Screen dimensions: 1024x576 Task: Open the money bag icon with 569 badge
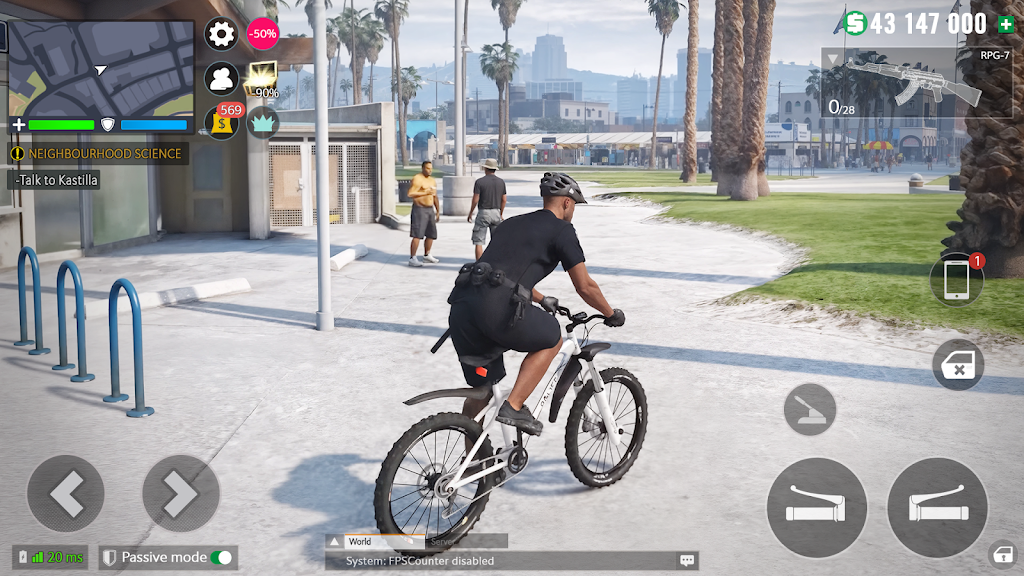tap(222, 122)
